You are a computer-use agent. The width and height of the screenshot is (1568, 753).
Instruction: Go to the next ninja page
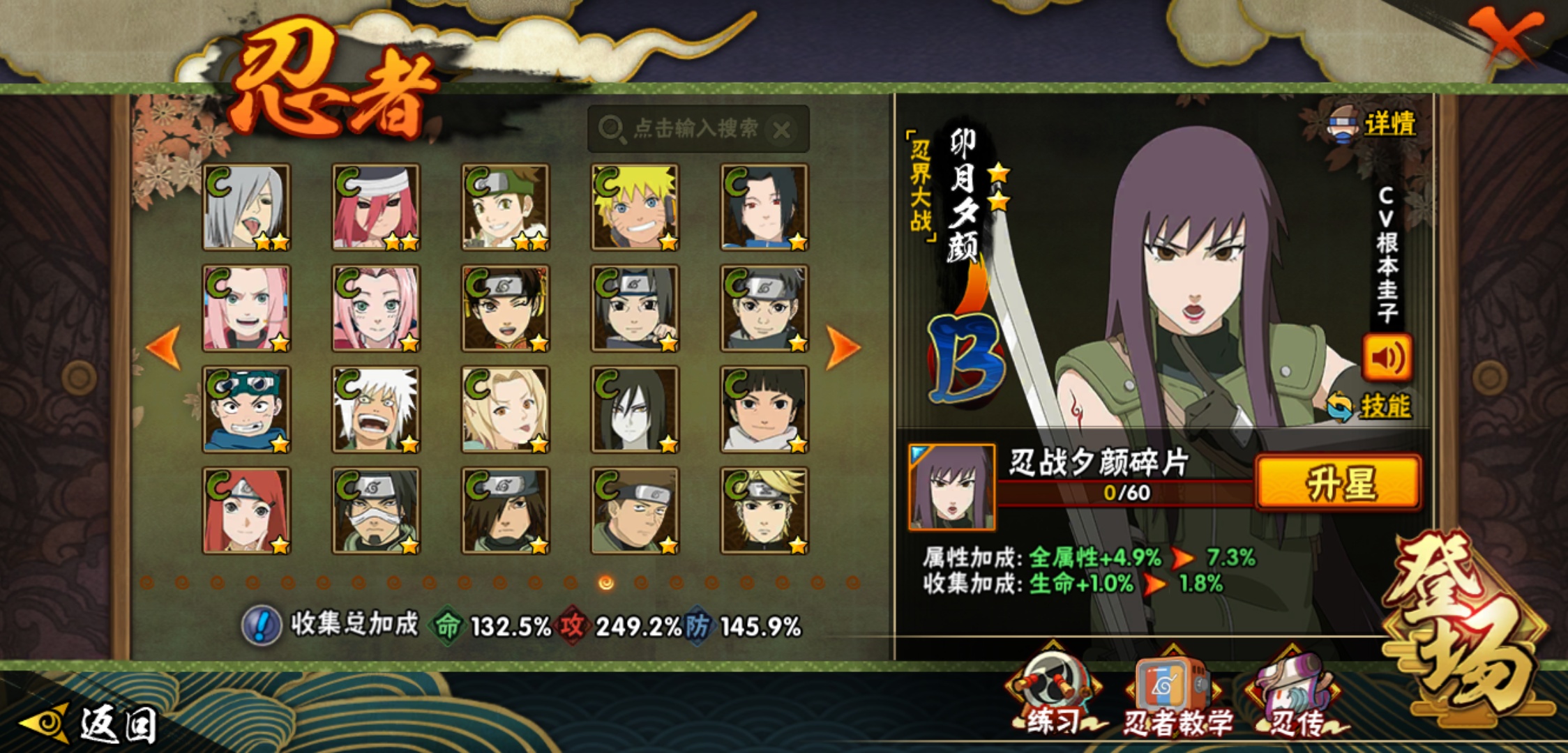pos(842,347)
